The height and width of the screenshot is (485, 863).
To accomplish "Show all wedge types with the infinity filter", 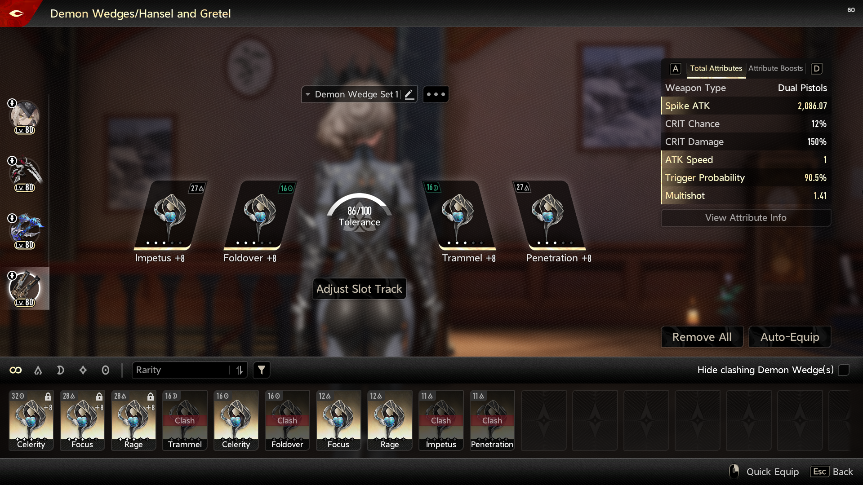I will click(x=16, y=370).
